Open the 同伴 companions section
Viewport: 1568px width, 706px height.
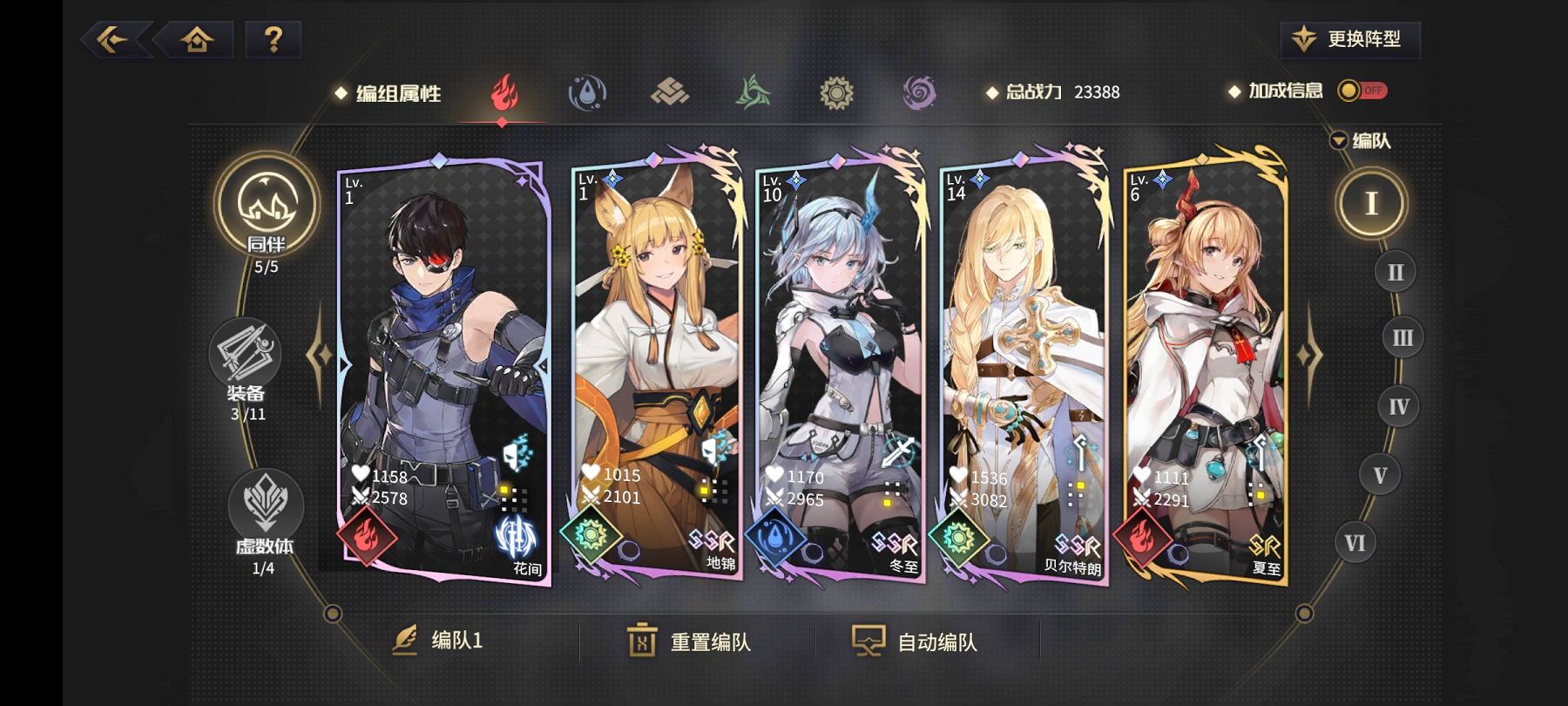click(267, 209)
